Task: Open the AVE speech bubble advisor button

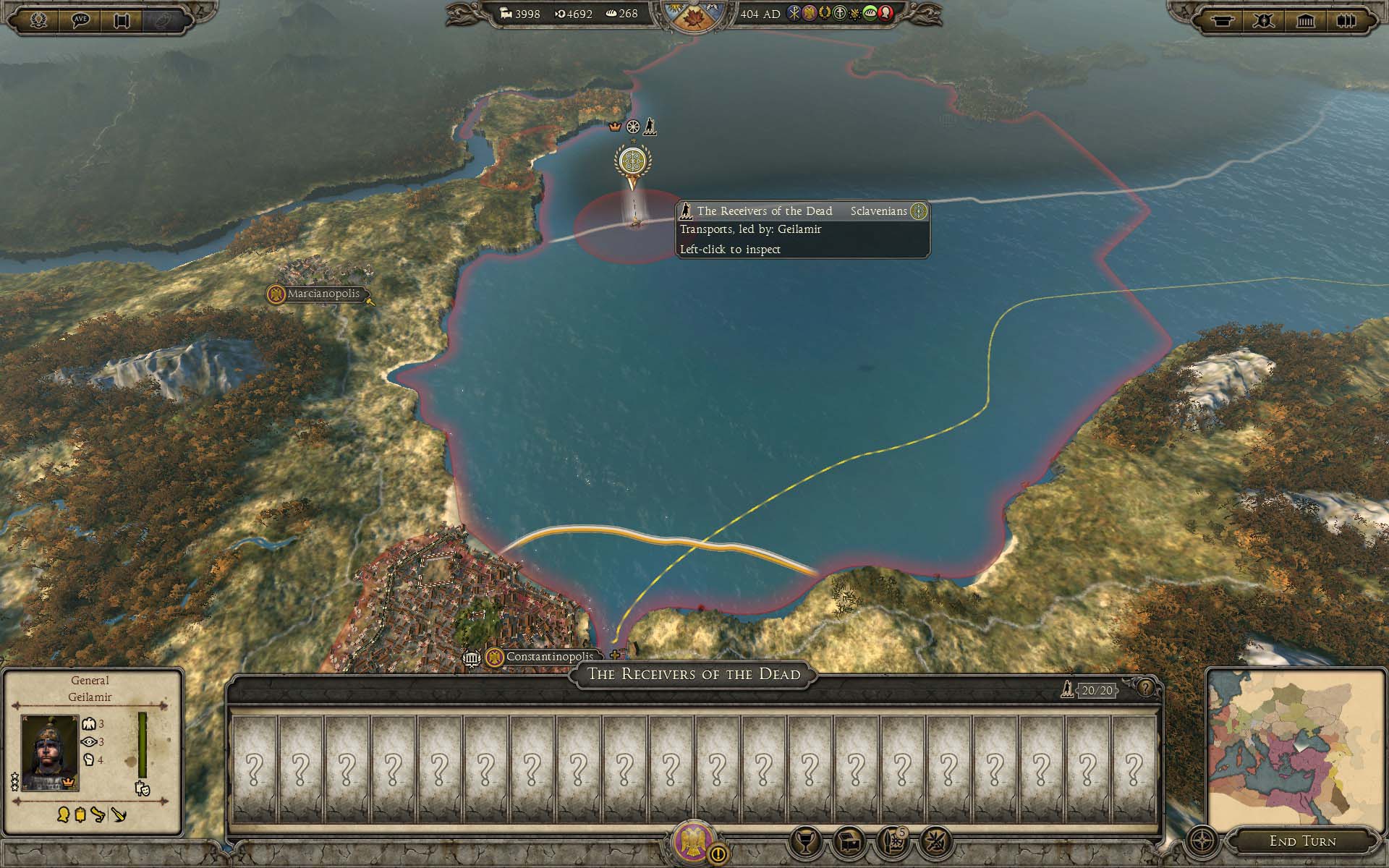Action: coord(81,20)
